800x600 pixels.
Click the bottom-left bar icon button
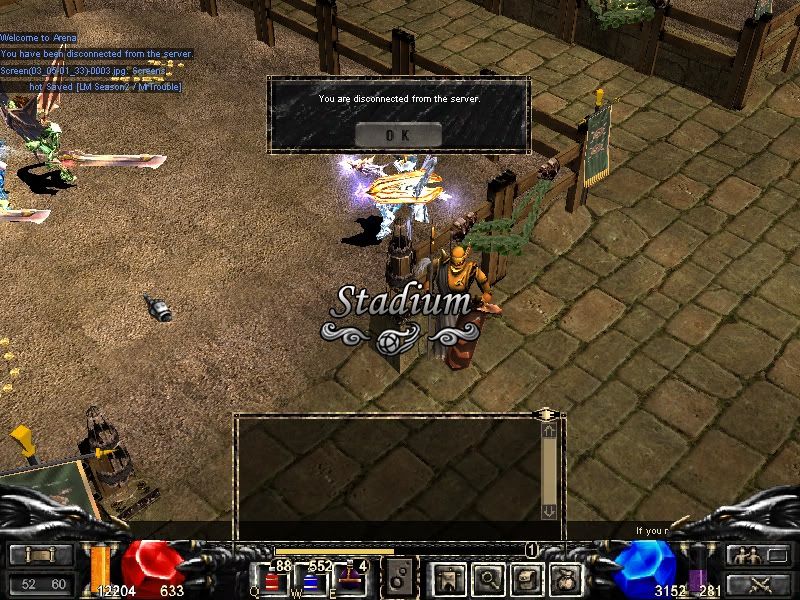pos(40,555)
